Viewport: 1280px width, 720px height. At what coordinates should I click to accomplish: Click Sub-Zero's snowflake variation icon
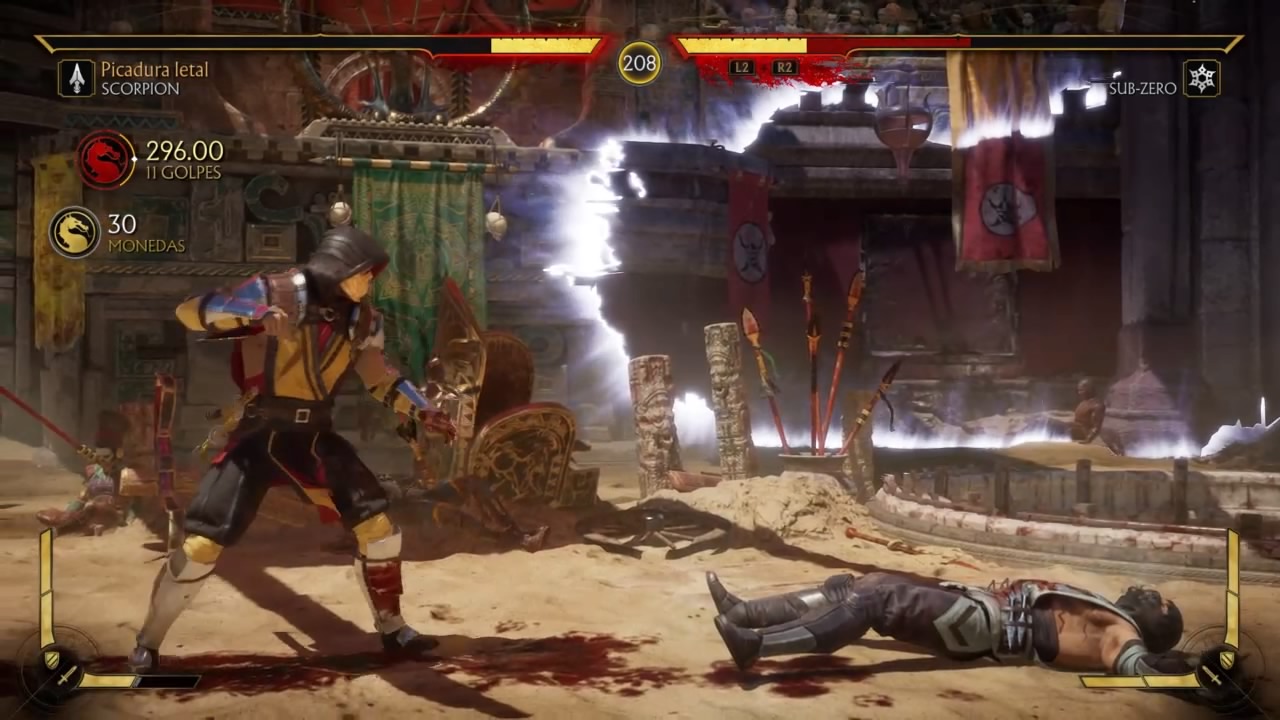click(1201, 78)
